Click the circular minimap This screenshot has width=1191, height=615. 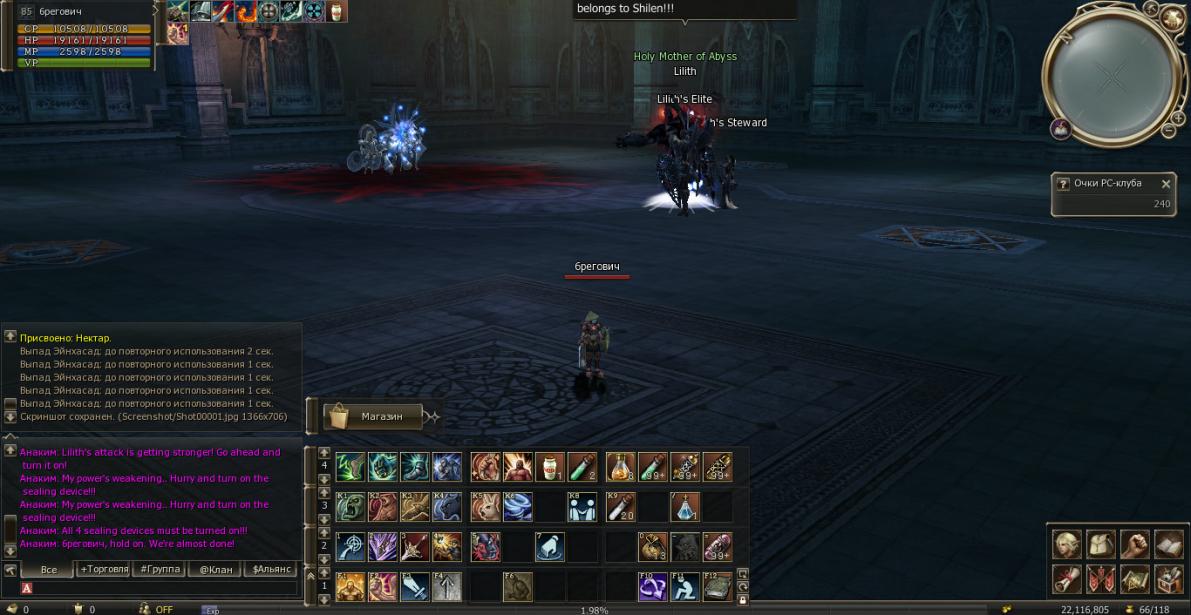pyautogui.click(x=1110, y=77)
